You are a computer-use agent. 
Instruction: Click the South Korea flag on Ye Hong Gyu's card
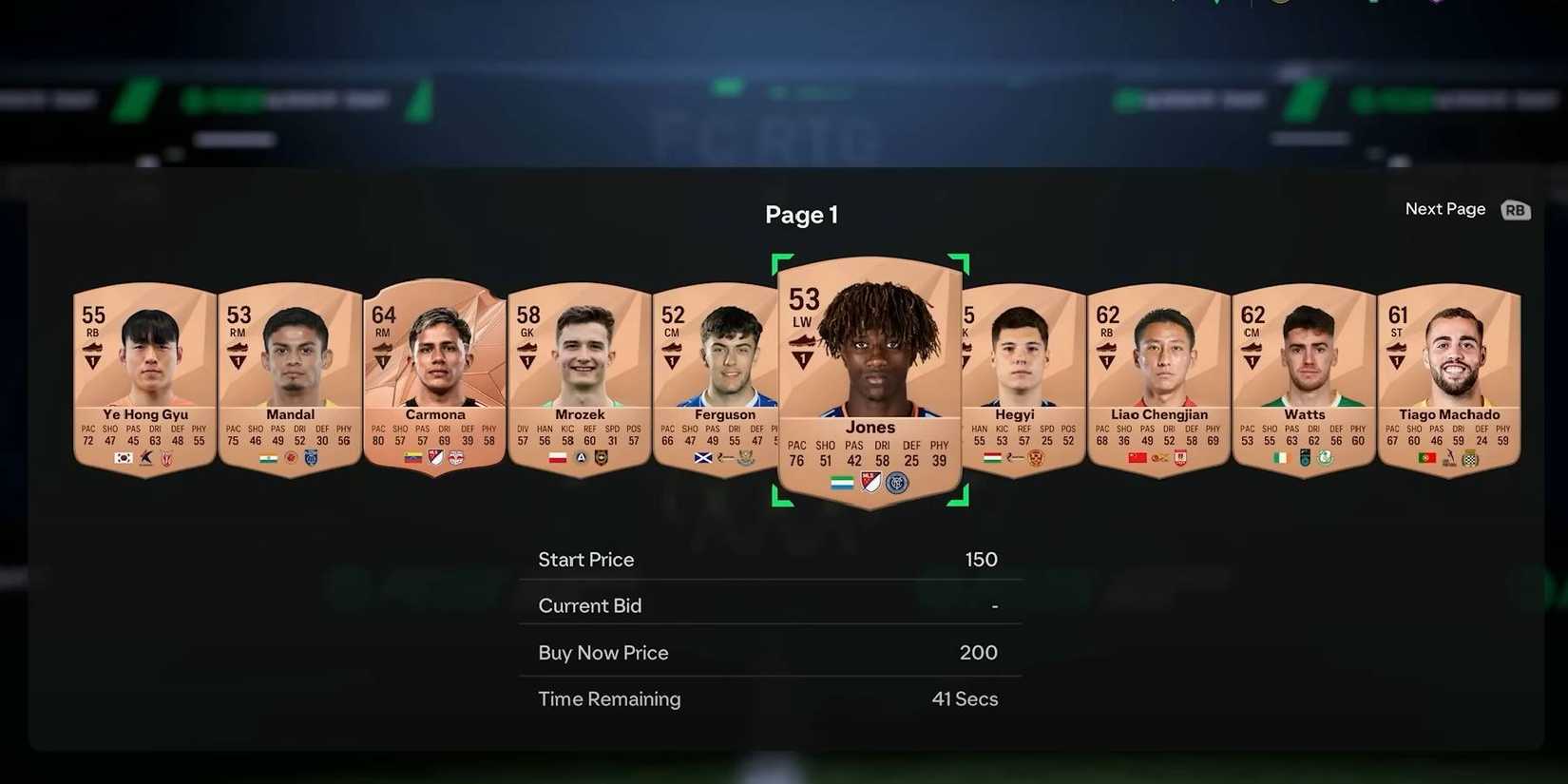tap(122, 459)
